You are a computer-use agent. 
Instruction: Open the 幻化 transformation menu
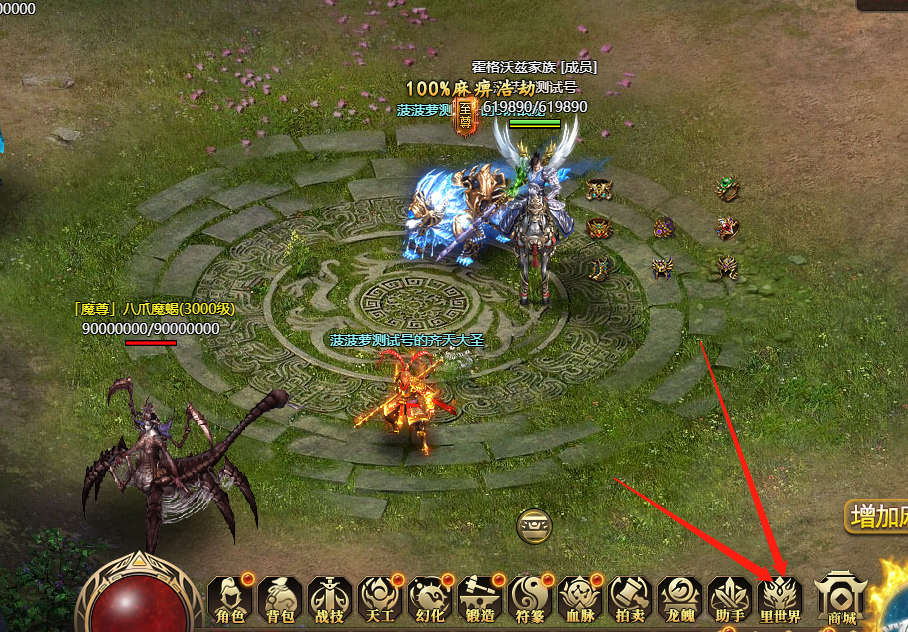(x=430, y=600)
